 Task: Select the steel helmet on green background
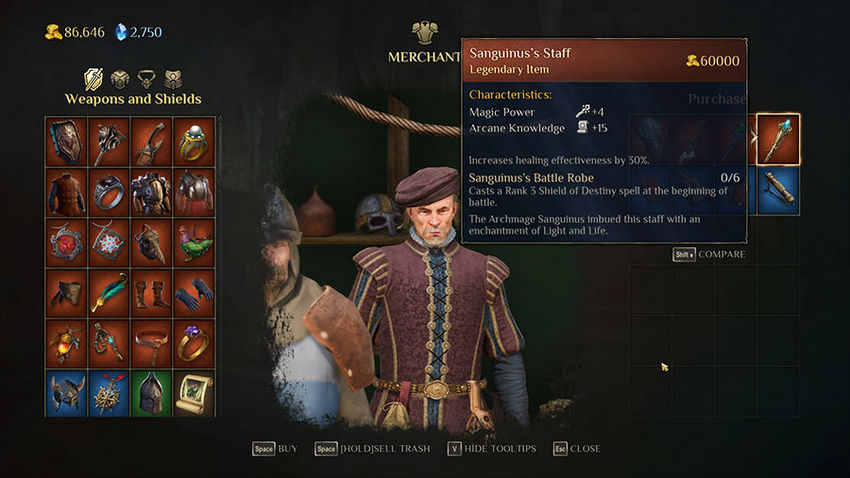pyautogui.click(x=151, y=393)
